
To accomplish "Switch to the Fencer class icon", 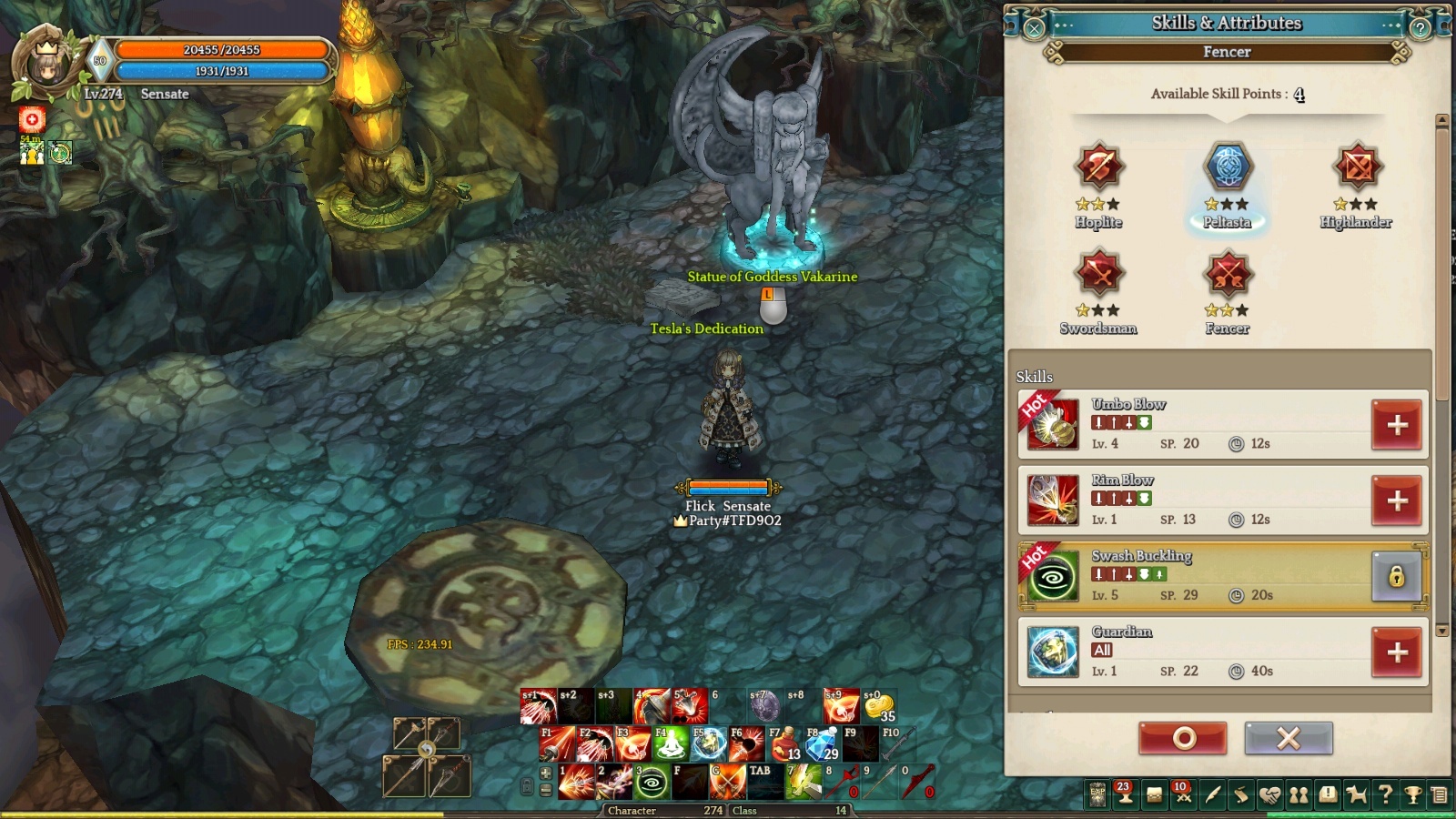I will (x=1228, y=273).
